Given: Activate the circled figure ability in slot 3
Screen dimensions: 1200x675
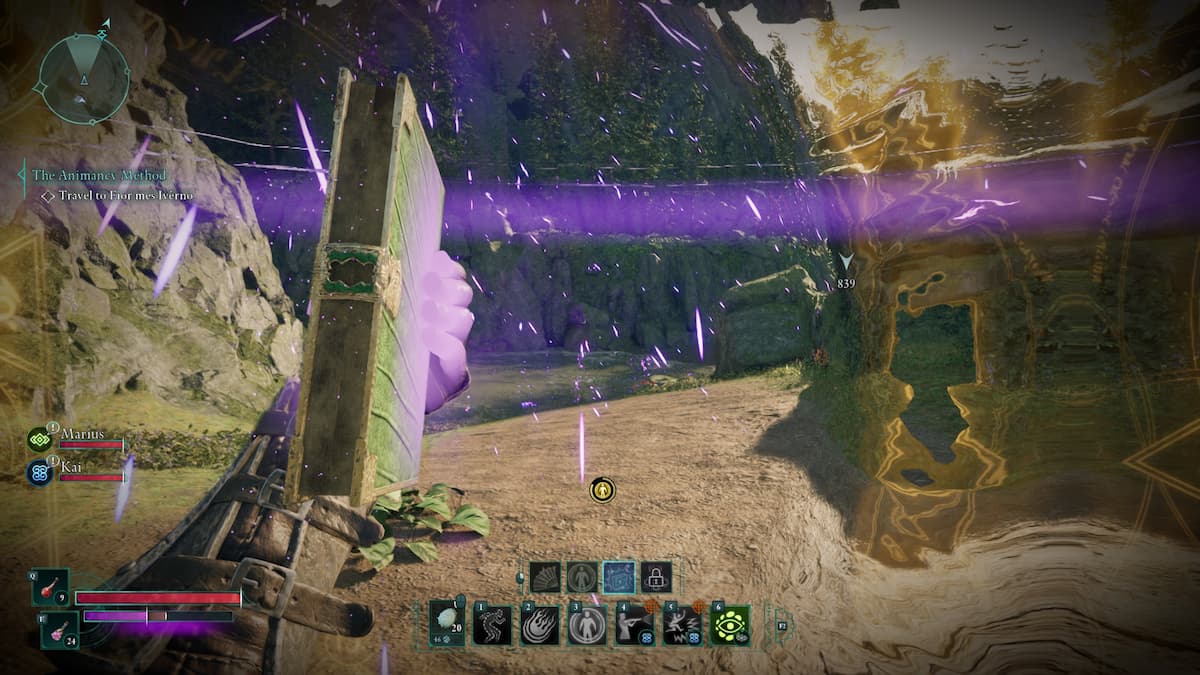Looking at the screenshot, I should [x=587, y=625].
